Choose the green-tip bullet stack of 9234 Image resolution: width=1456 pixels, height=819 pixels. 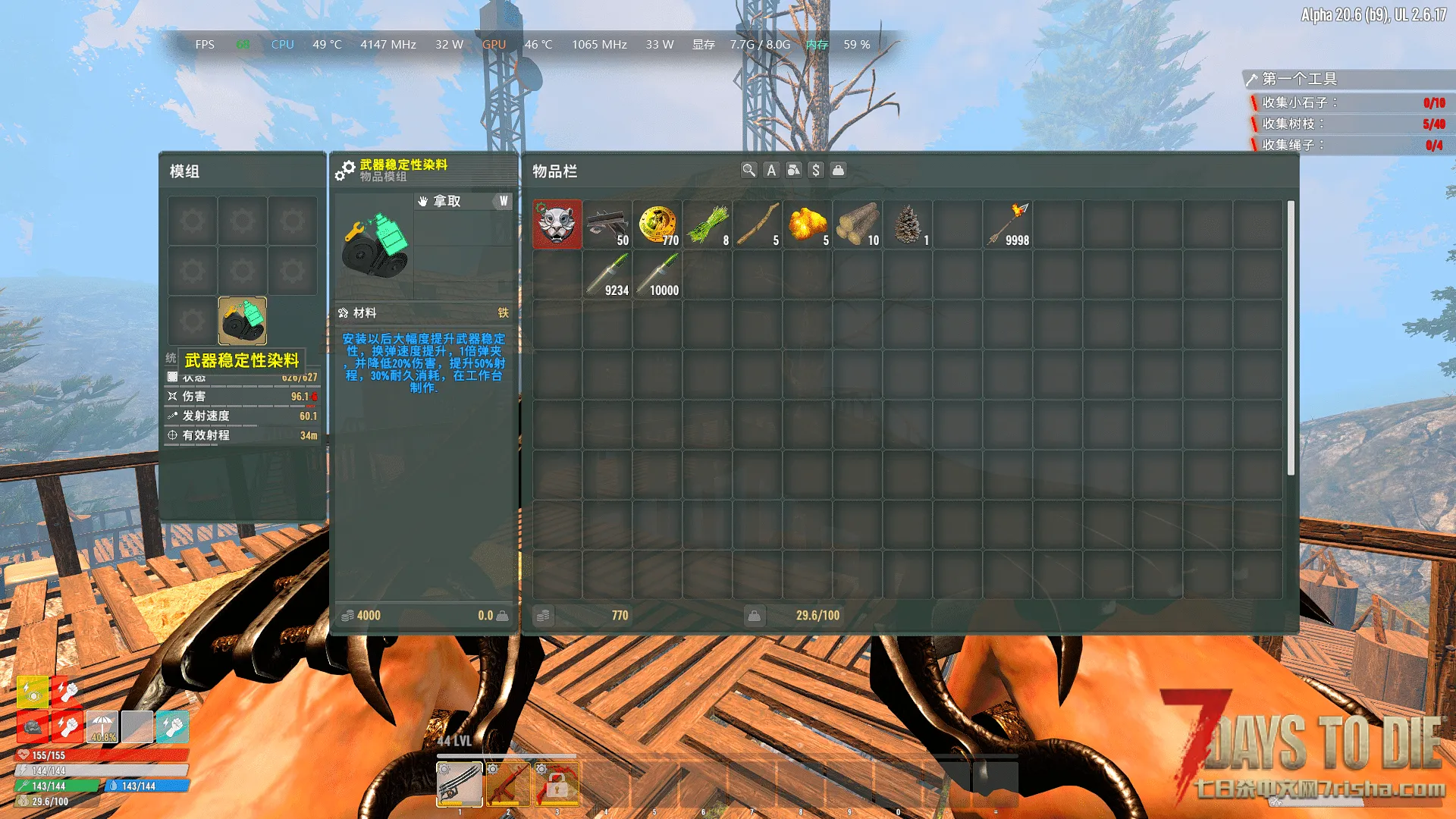pos(607,275)
